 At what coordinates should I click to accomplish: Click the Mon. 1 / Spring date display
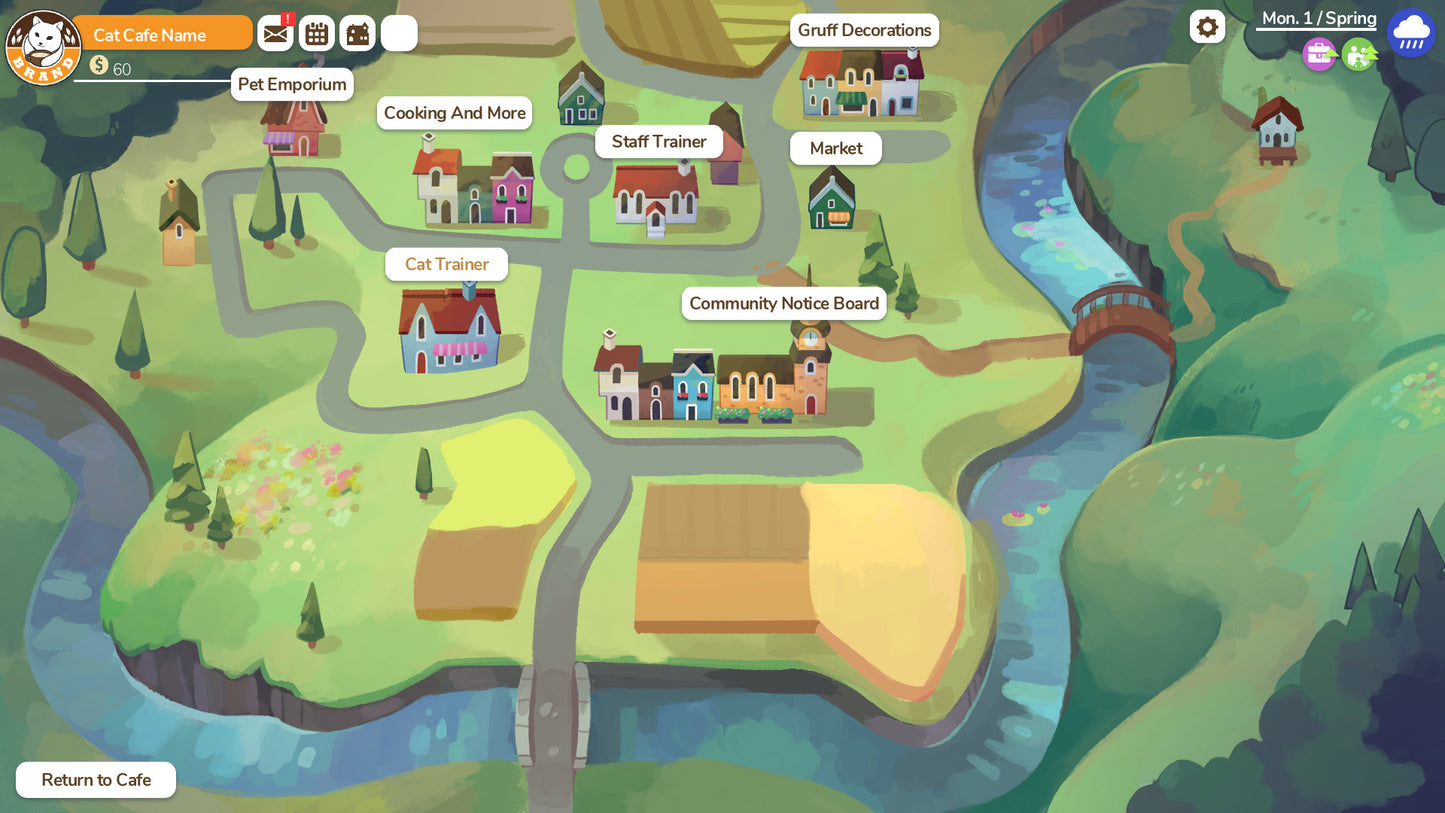(x=1318, y=17)
